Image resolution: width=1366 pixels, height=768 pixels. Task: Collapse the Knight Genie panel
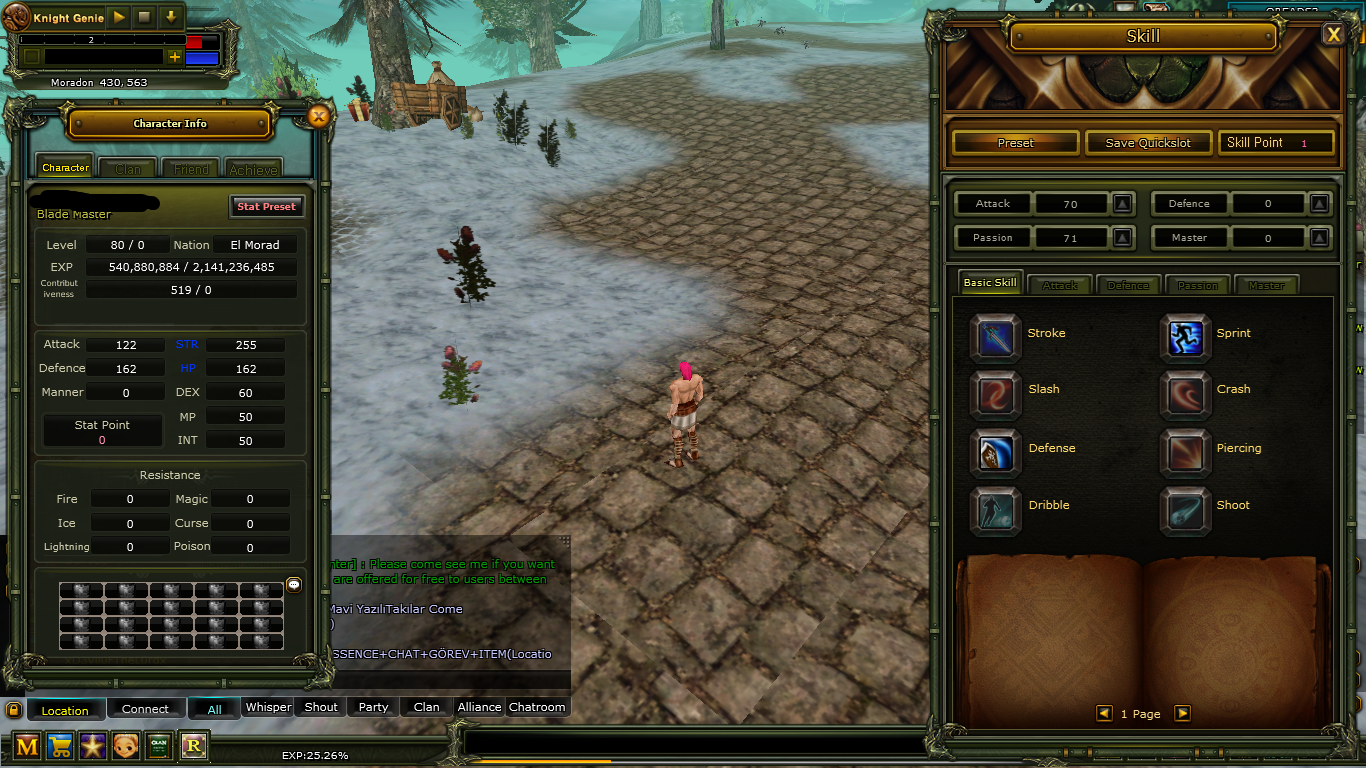(170, 17)
